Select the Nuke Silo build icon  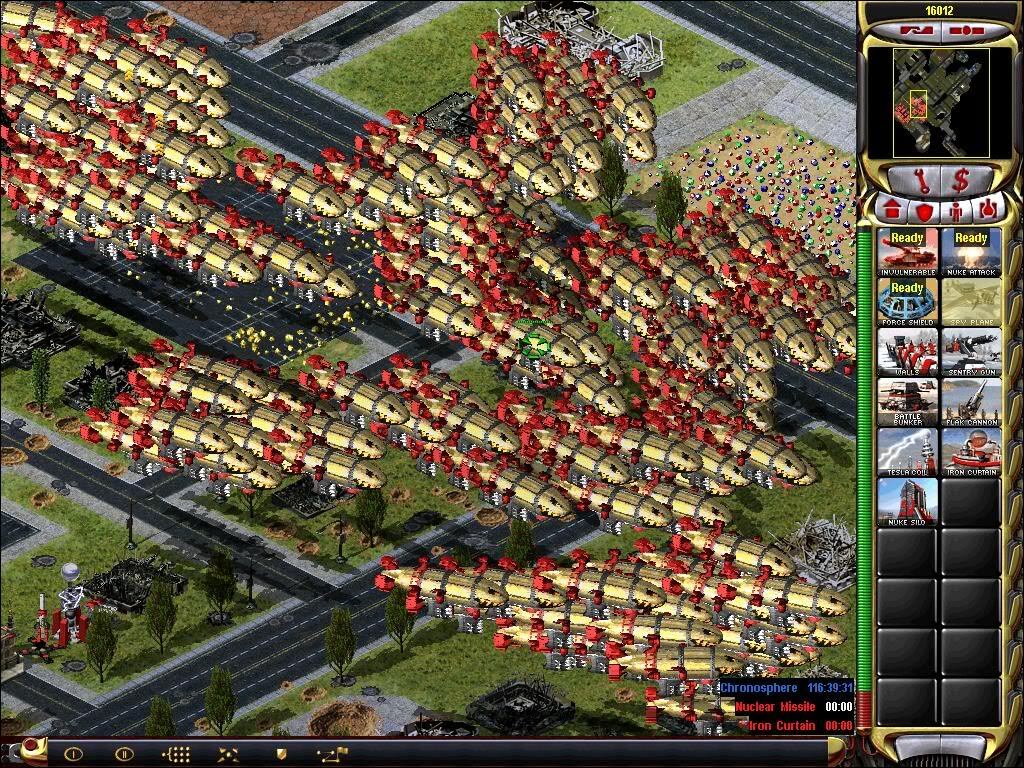click(907, 502)
